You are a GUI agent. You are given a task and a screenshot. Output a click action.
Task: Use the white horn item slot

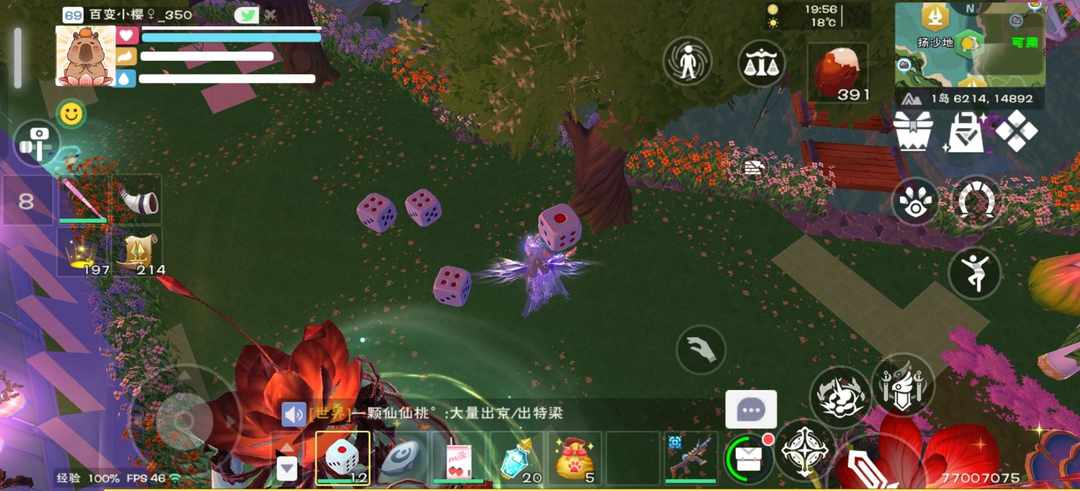[x=138, y=200]
